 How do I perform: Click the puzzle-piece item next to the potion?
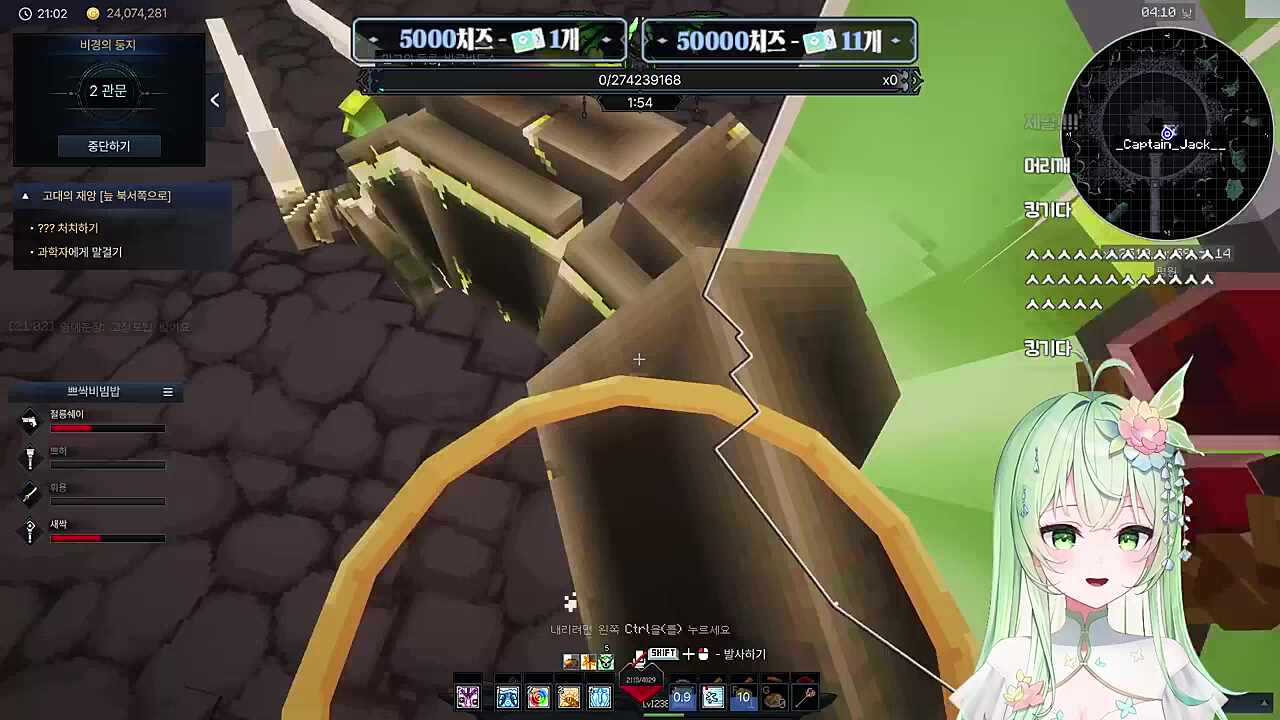712,697
